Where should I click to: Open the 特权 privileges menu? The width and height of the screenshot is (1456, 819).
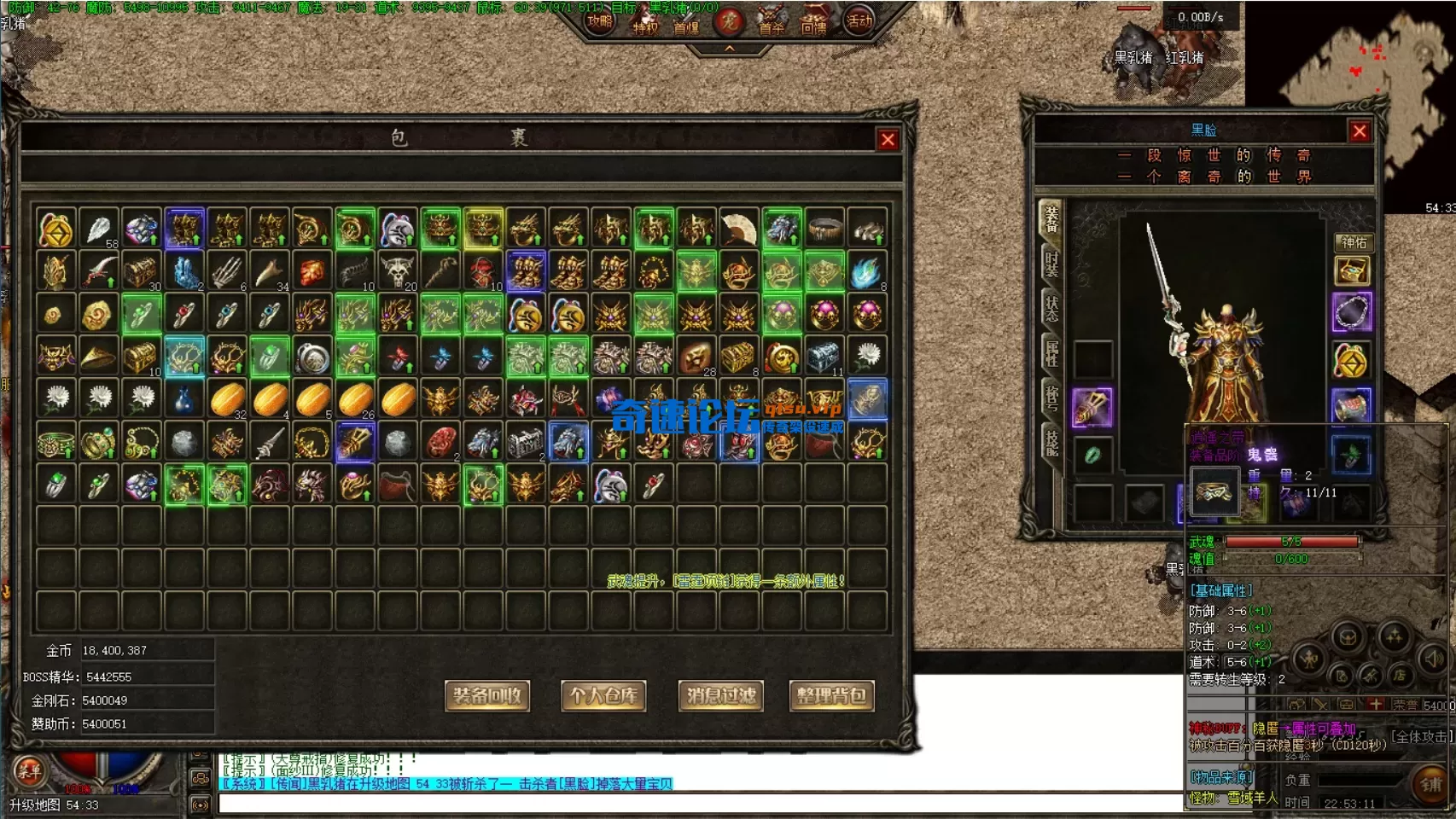(x=645, y=24)
